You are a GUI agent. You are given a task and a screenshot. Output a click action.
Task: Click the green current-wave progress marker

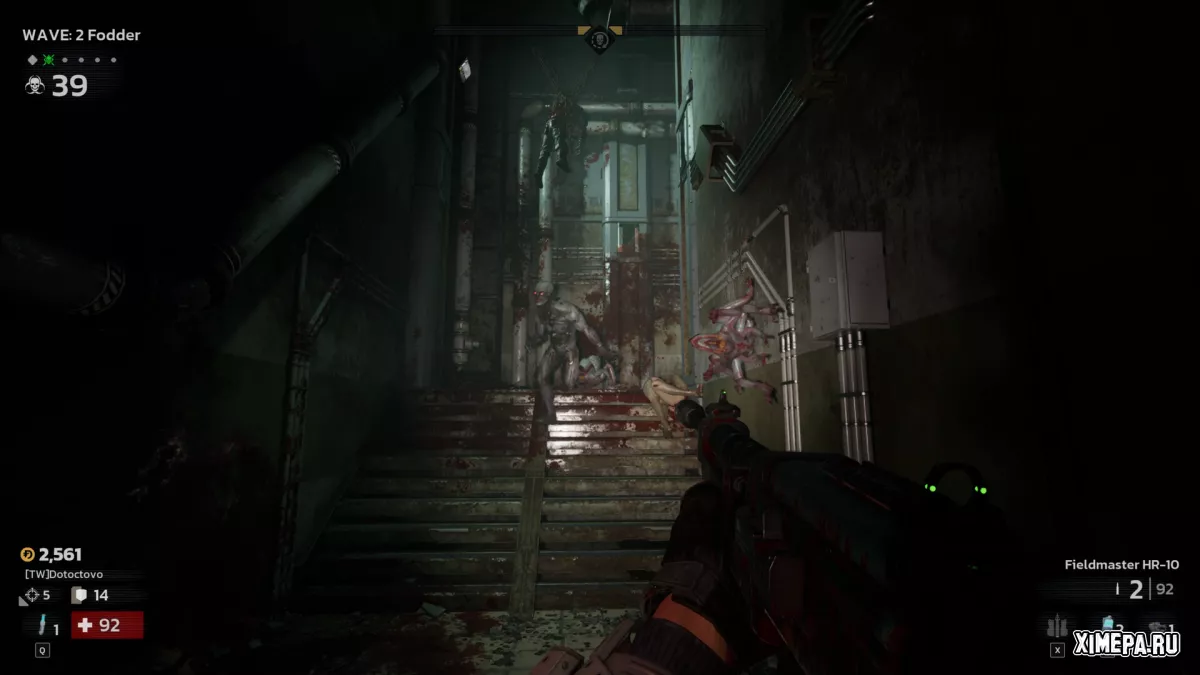pos(49,60)
